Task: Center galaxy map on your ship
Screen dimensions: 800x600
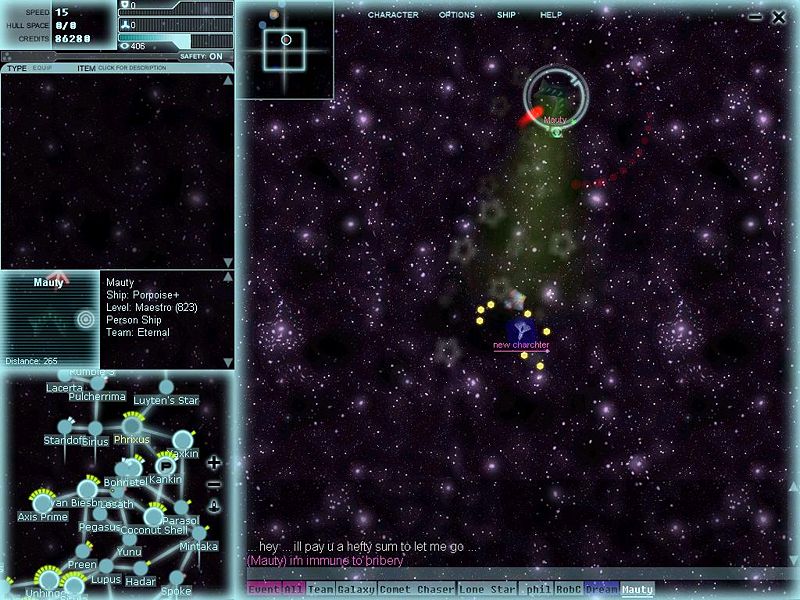Action: pos(213,506)
